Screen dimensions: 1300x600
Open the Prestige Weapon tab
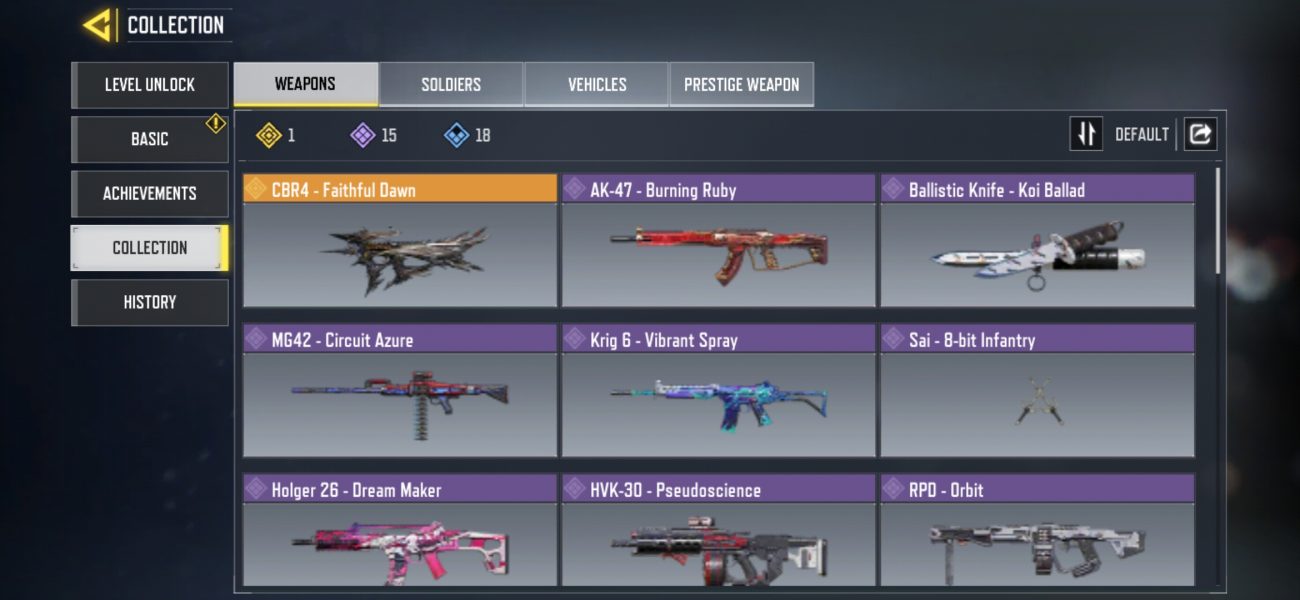point(741,84)
